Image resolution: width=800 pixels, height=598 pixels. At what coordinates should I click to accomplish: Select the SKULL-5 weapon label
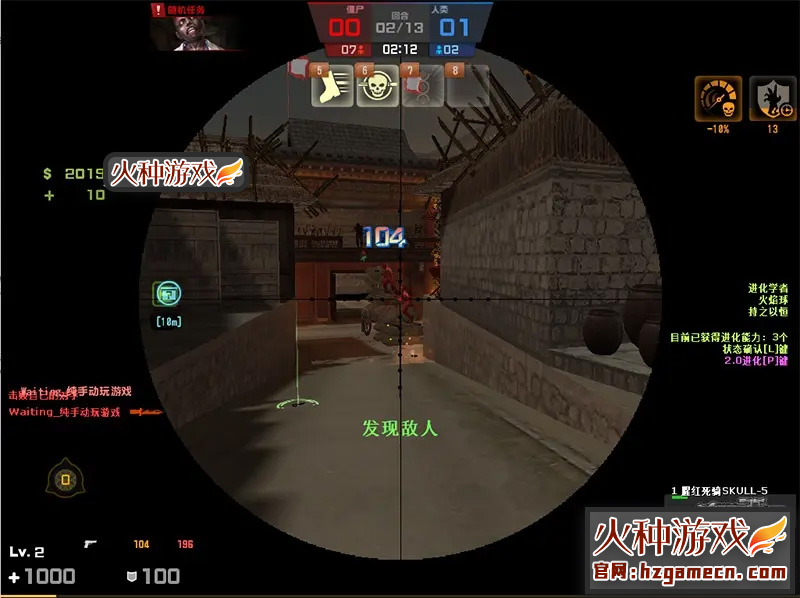point(724,491)
